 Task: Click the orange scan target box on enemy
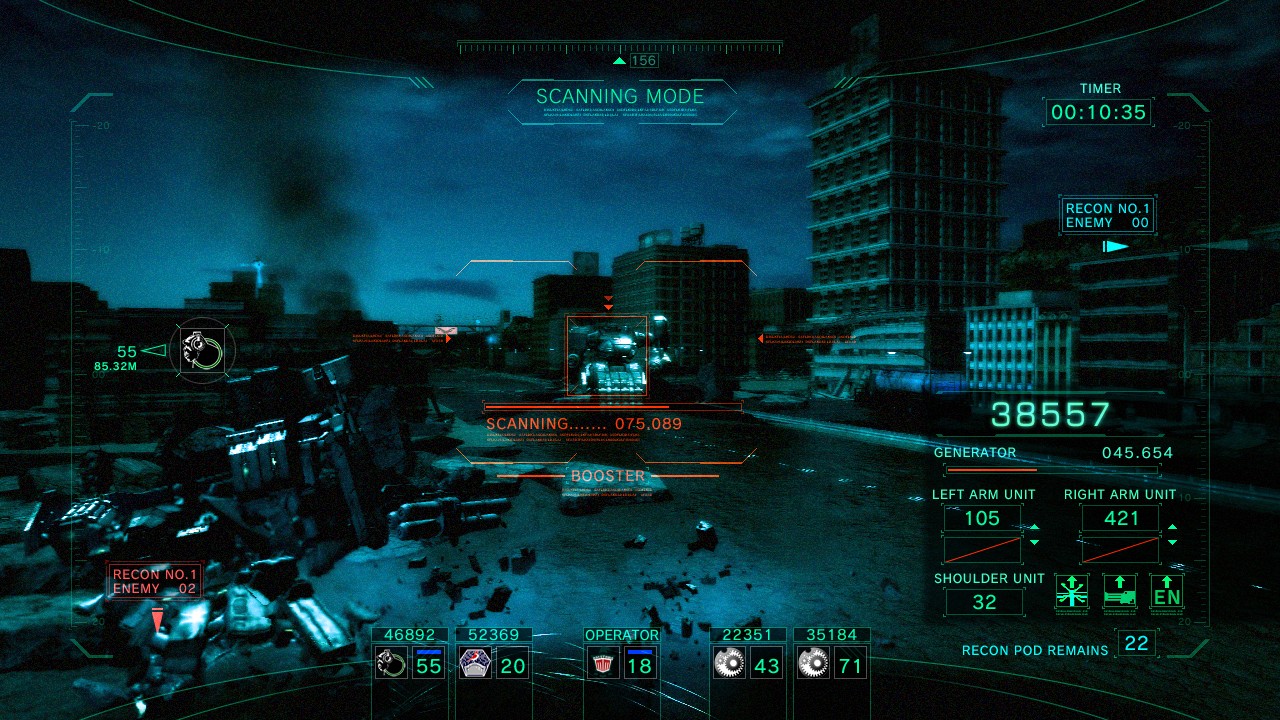pos(607,355)
